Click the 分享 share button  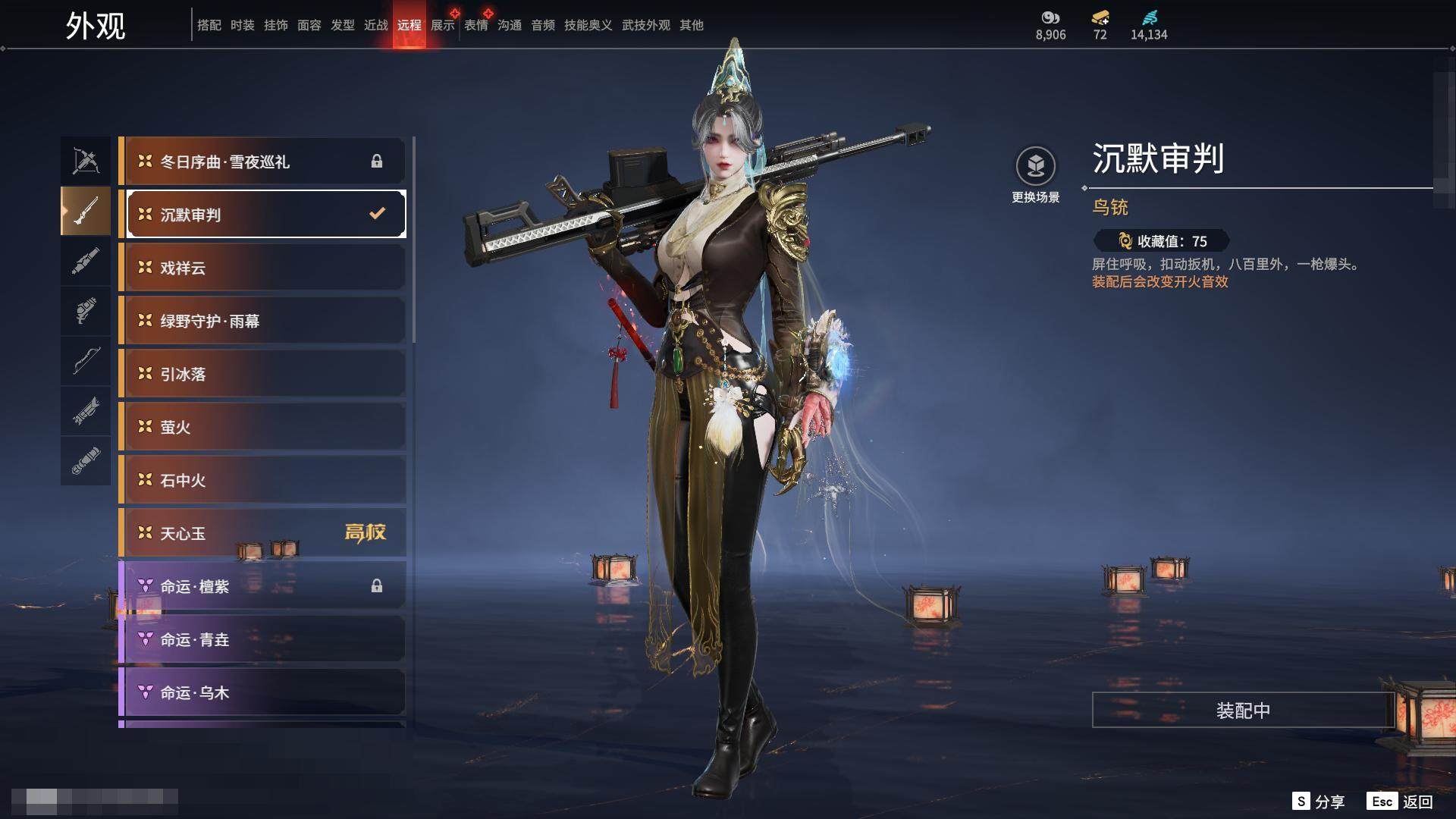point(1319,802)
